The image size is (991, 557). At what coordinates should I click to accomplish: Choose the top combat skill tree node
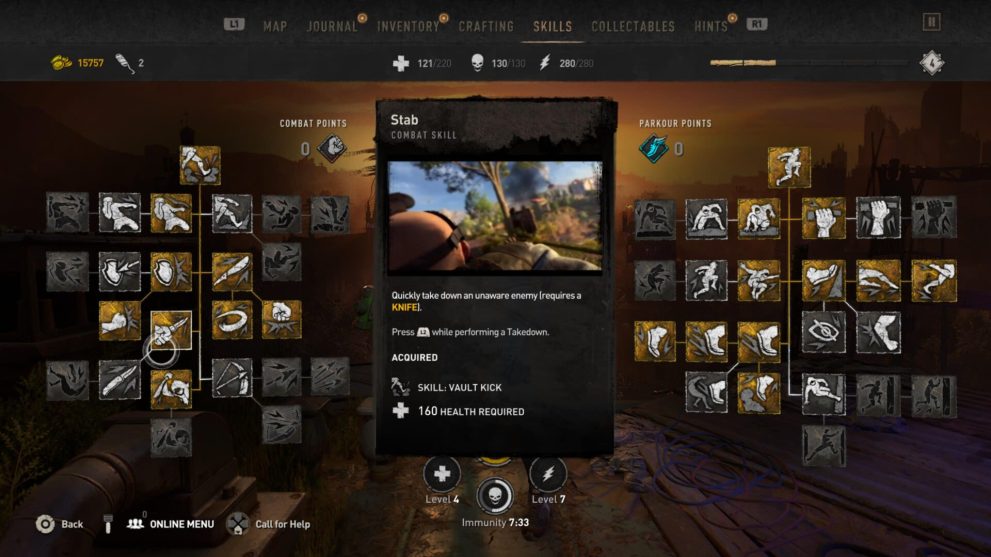point(200,165)
